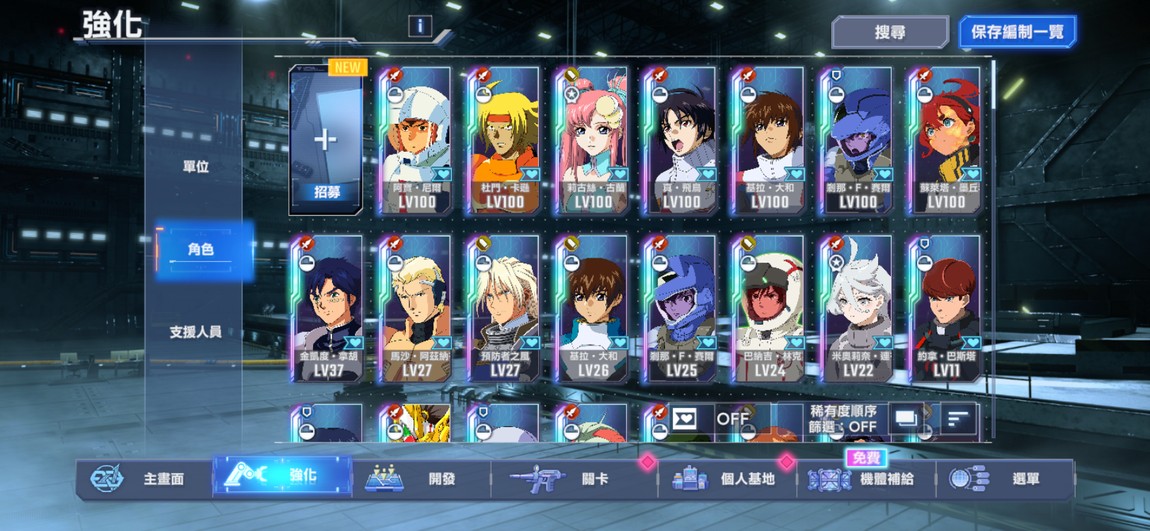
Task: Choose the 米奧莉奈・連 LV22 card
Action: [x=857, y=308]
